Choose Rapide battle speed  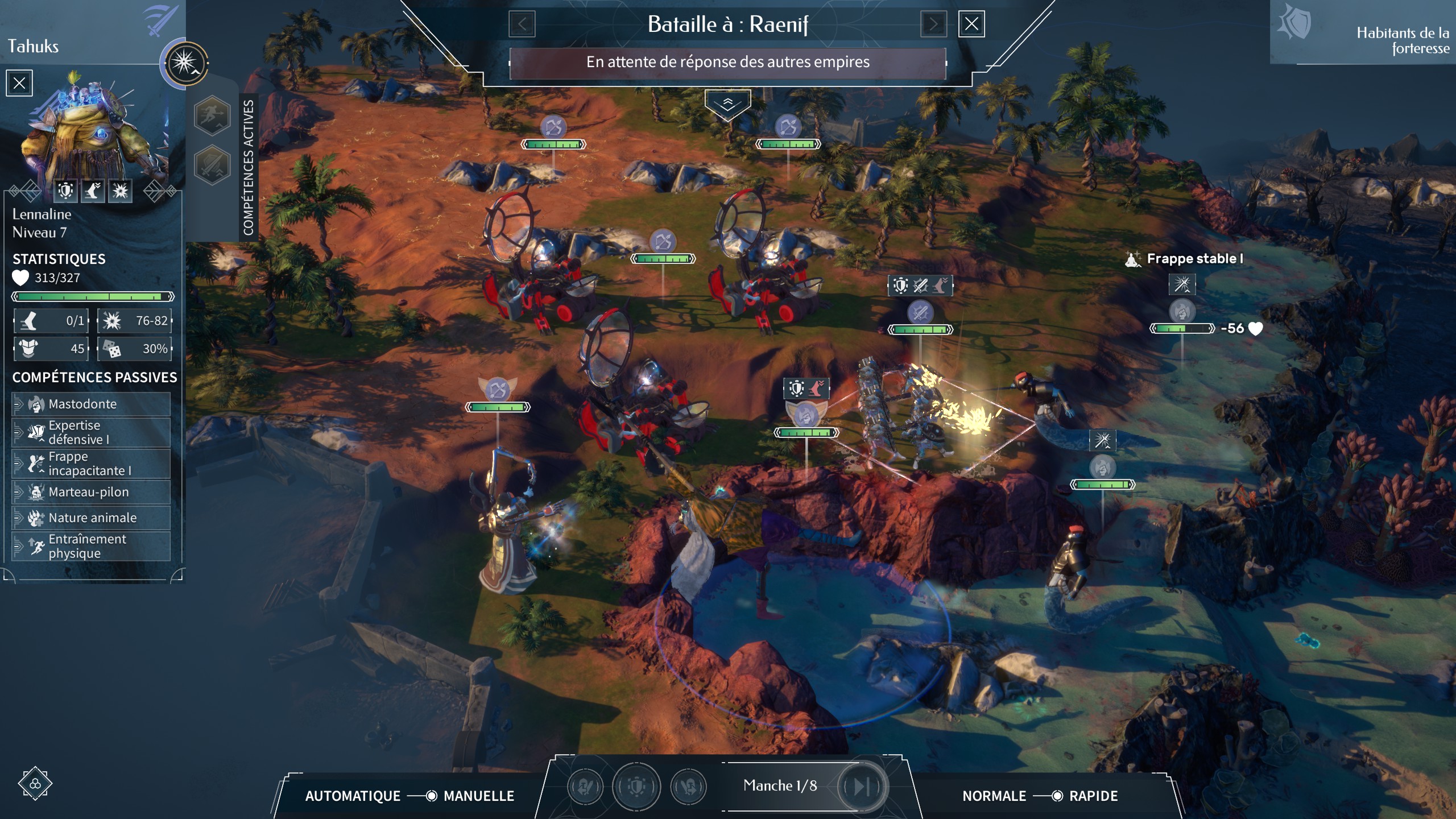1093,796
